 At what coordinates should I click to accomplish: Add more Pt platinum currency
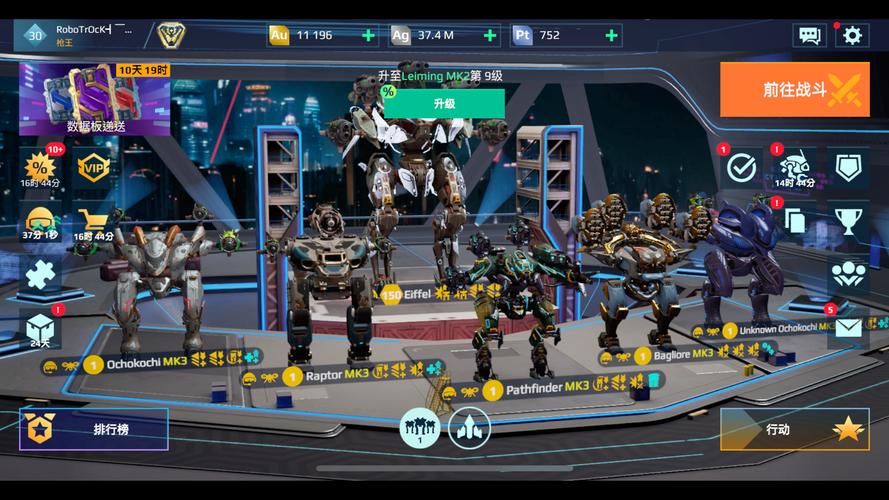(611, 35)
